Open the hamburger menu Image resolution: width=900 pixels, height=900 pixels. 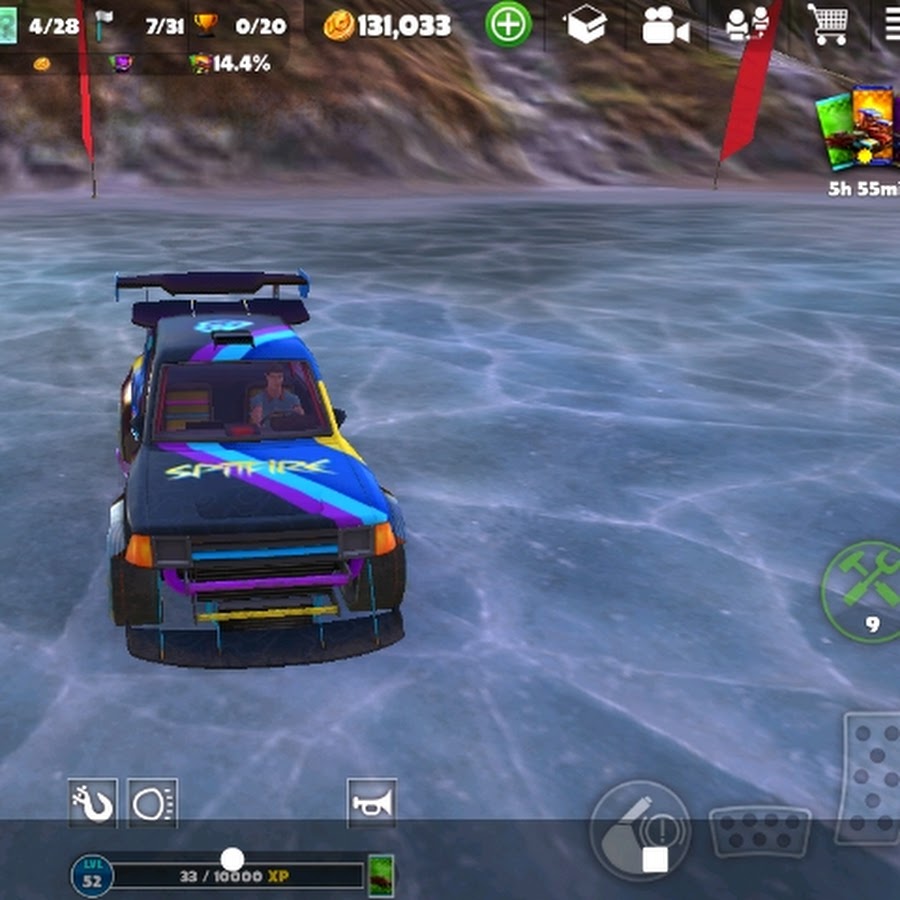click(890, 25)
